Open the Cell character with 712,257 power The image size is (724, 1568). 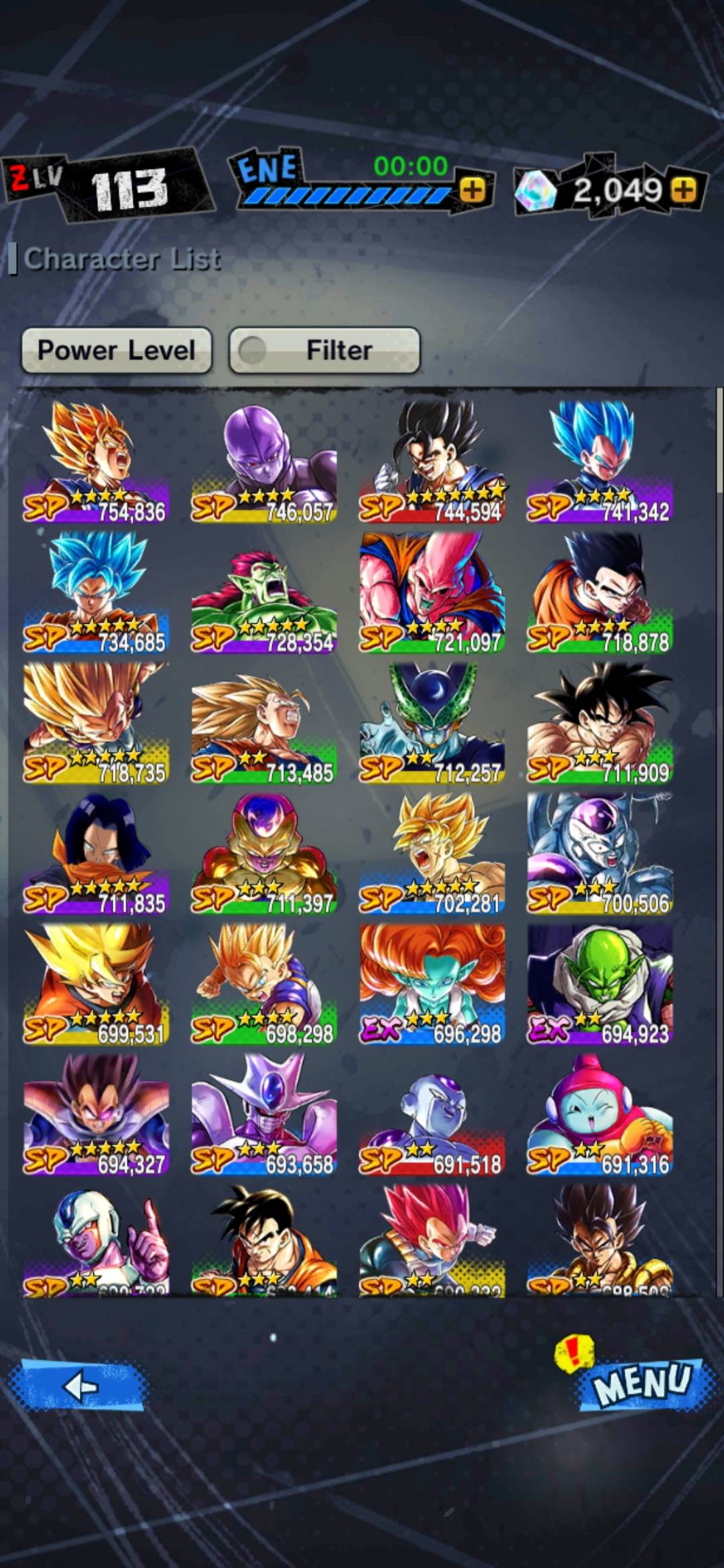[432, 722]
